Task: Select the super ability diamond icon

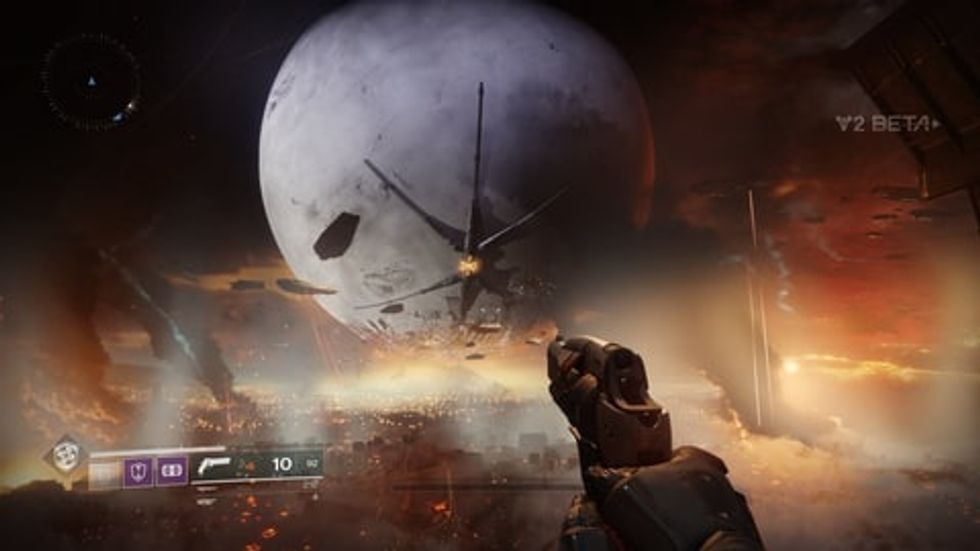Action: point(66,457)
